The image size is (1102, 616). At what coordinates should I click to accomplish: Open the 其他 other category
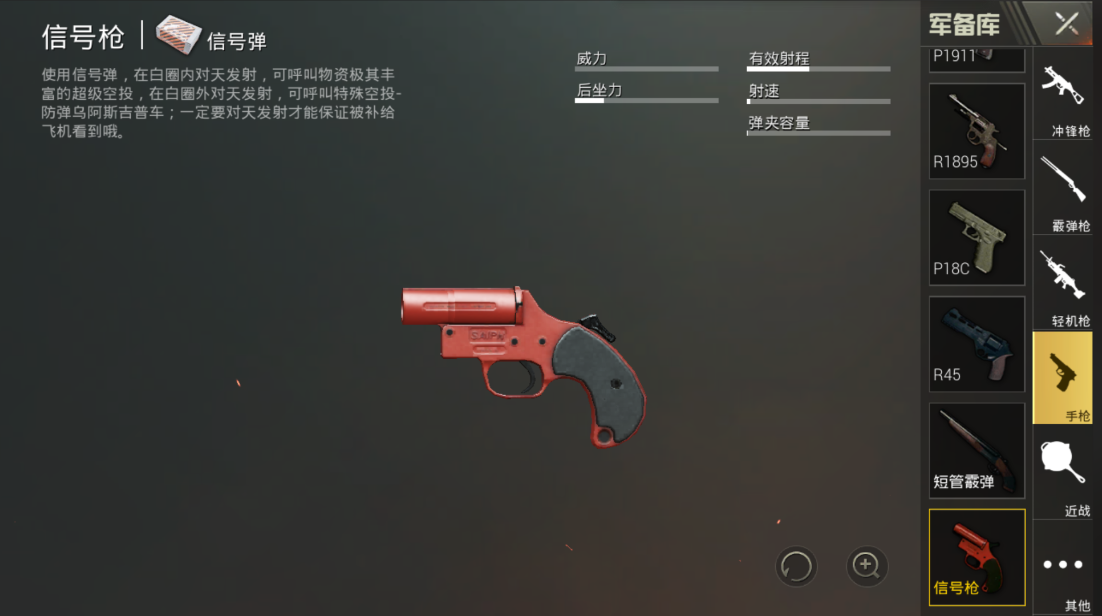(1063, 568)
